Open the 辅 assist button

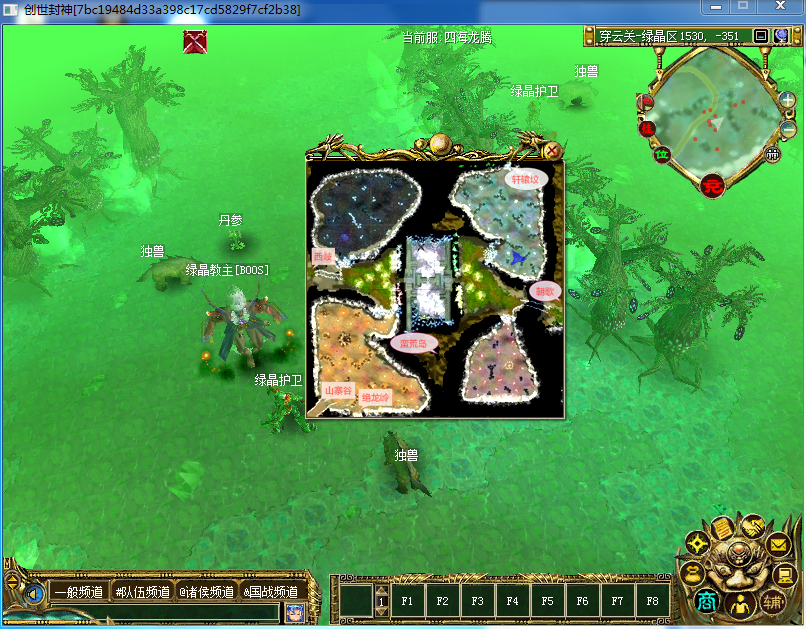772,602
